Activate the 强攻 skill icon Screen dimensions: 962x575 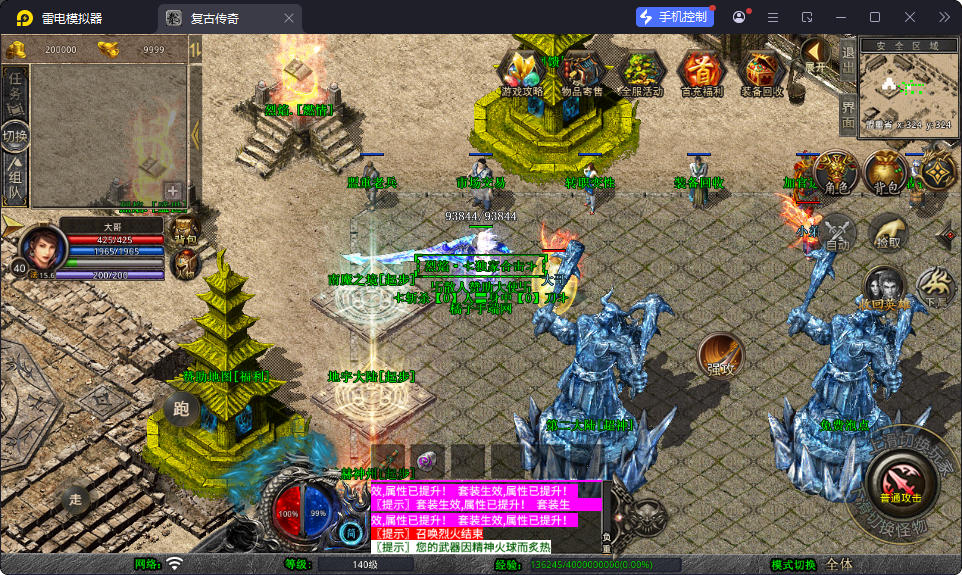coord(721,355)
